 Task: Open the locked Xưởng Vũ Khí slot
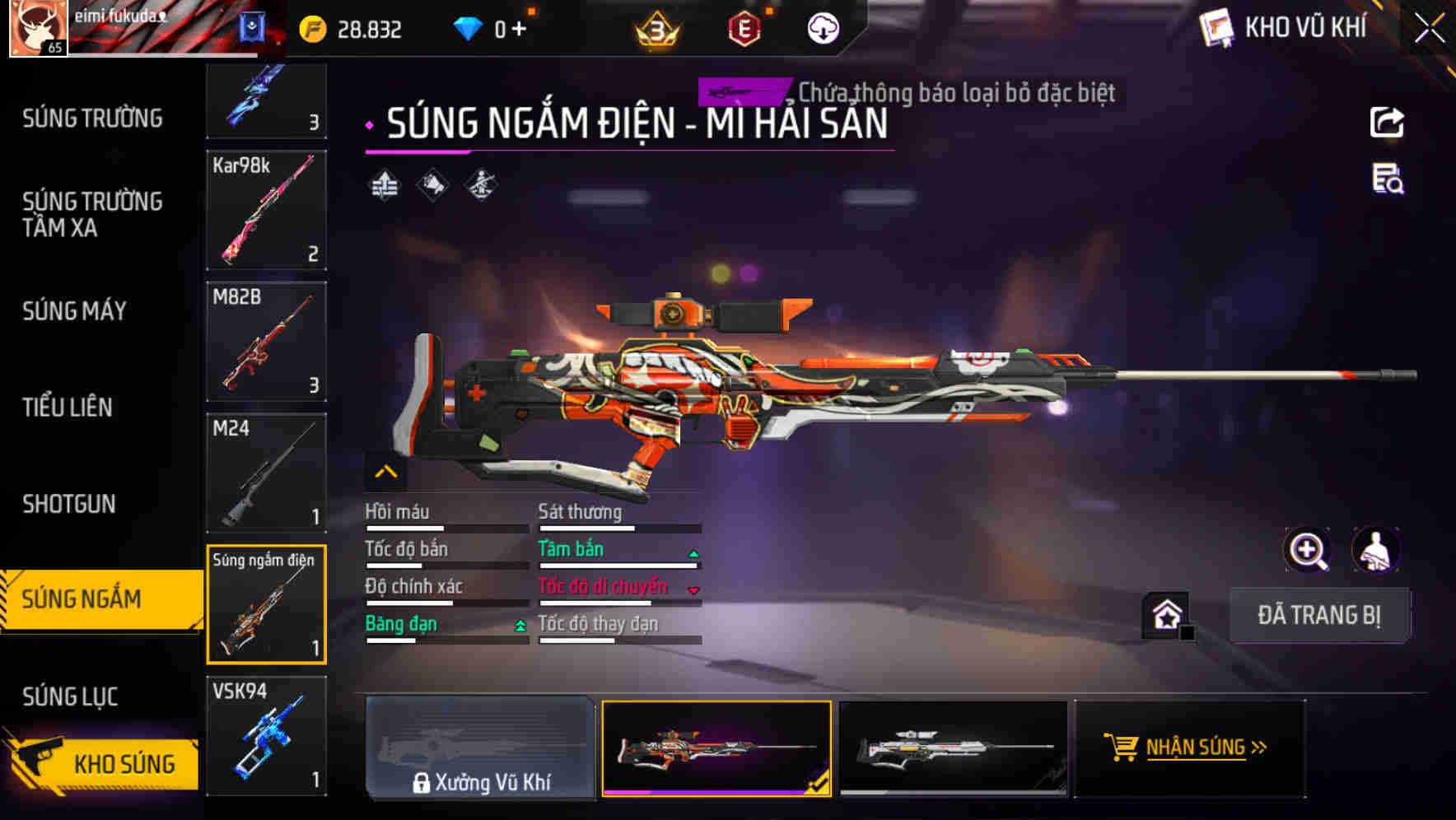tap(481, 748)
